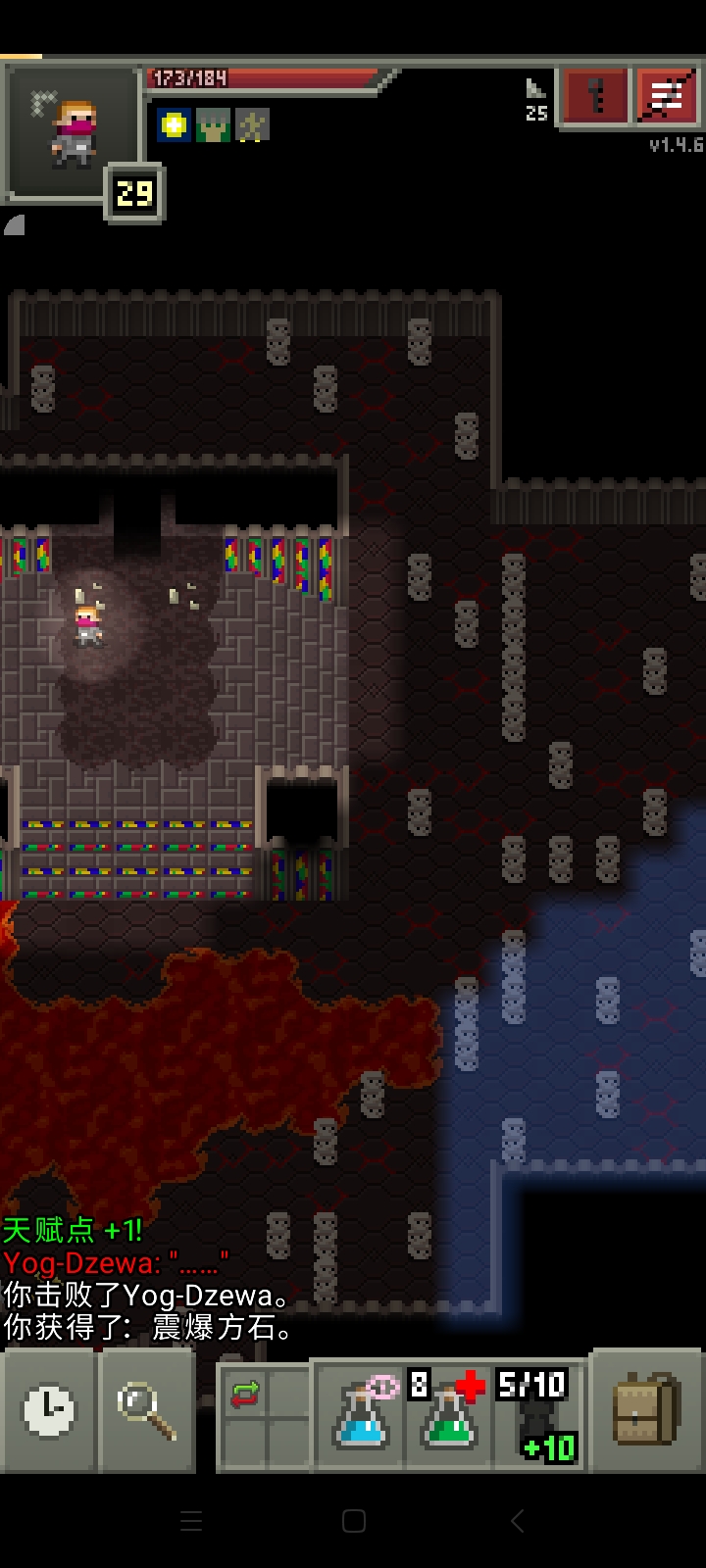Viewport: 706px width, 1568px height.
Task: Open the game menu button
Action: pyautogui.click(x=667, y=97)
